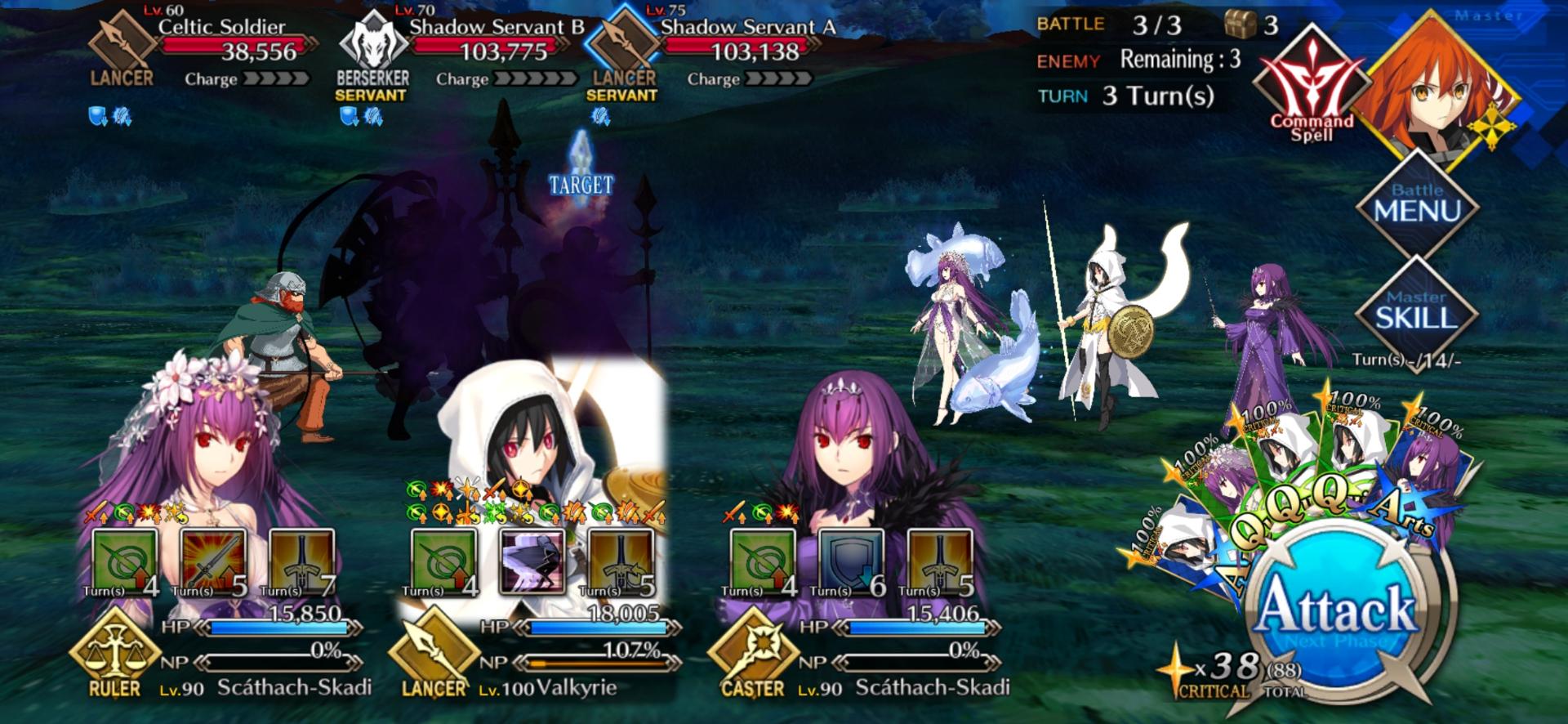Open the Battle Menu
The height and width of the screenshot is (724, 1568).
tap(1417, 204)
